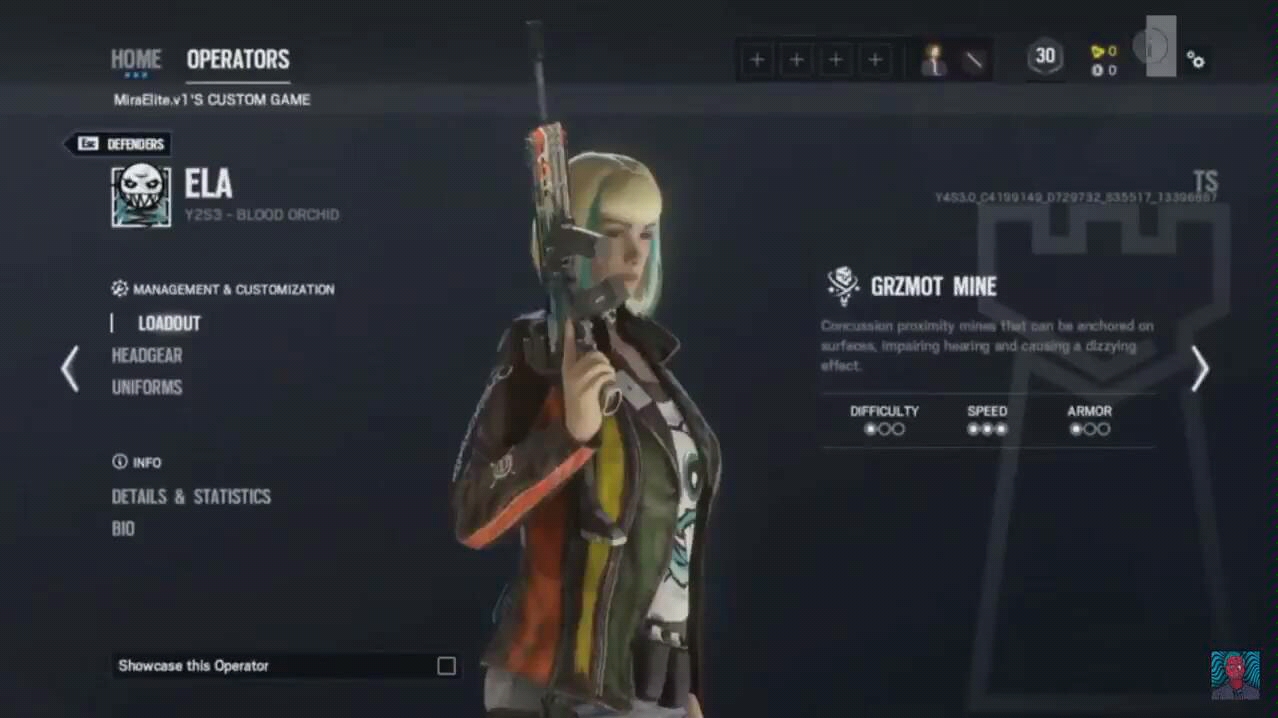Tick the Showcase this Operator checkbox

tap(446, 666)
